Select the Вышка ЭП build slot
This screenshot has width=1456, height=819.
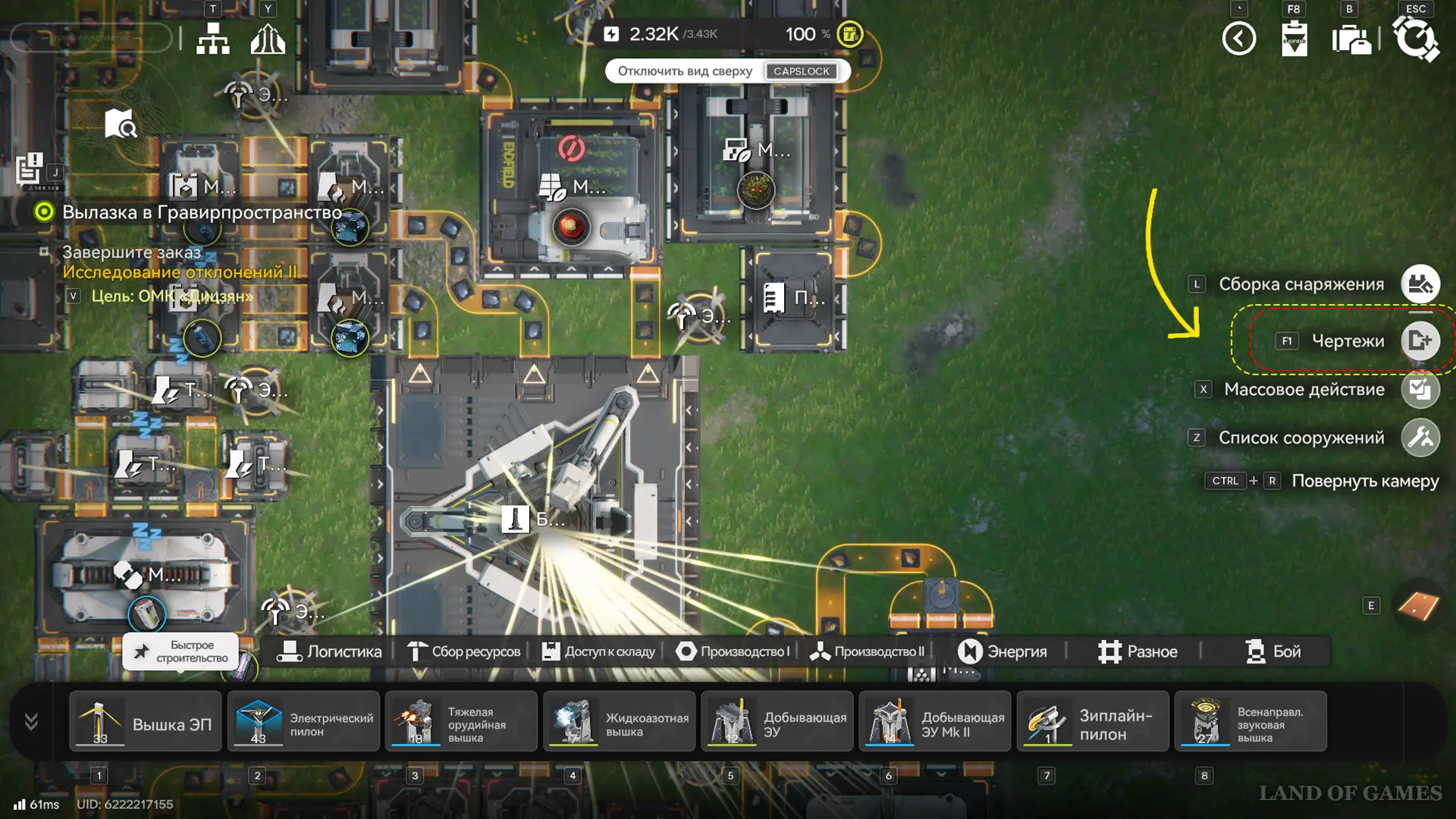point(146,722)
